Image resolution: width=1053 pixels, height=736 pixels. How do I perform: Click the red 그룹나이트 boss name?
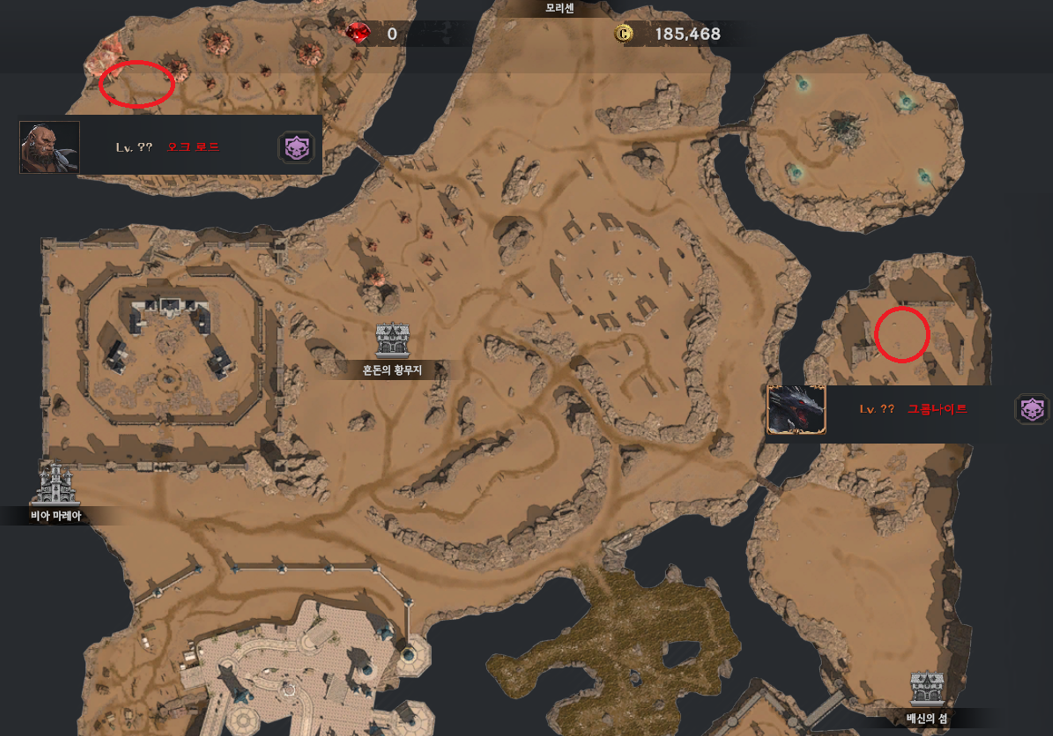coord(937,410)
